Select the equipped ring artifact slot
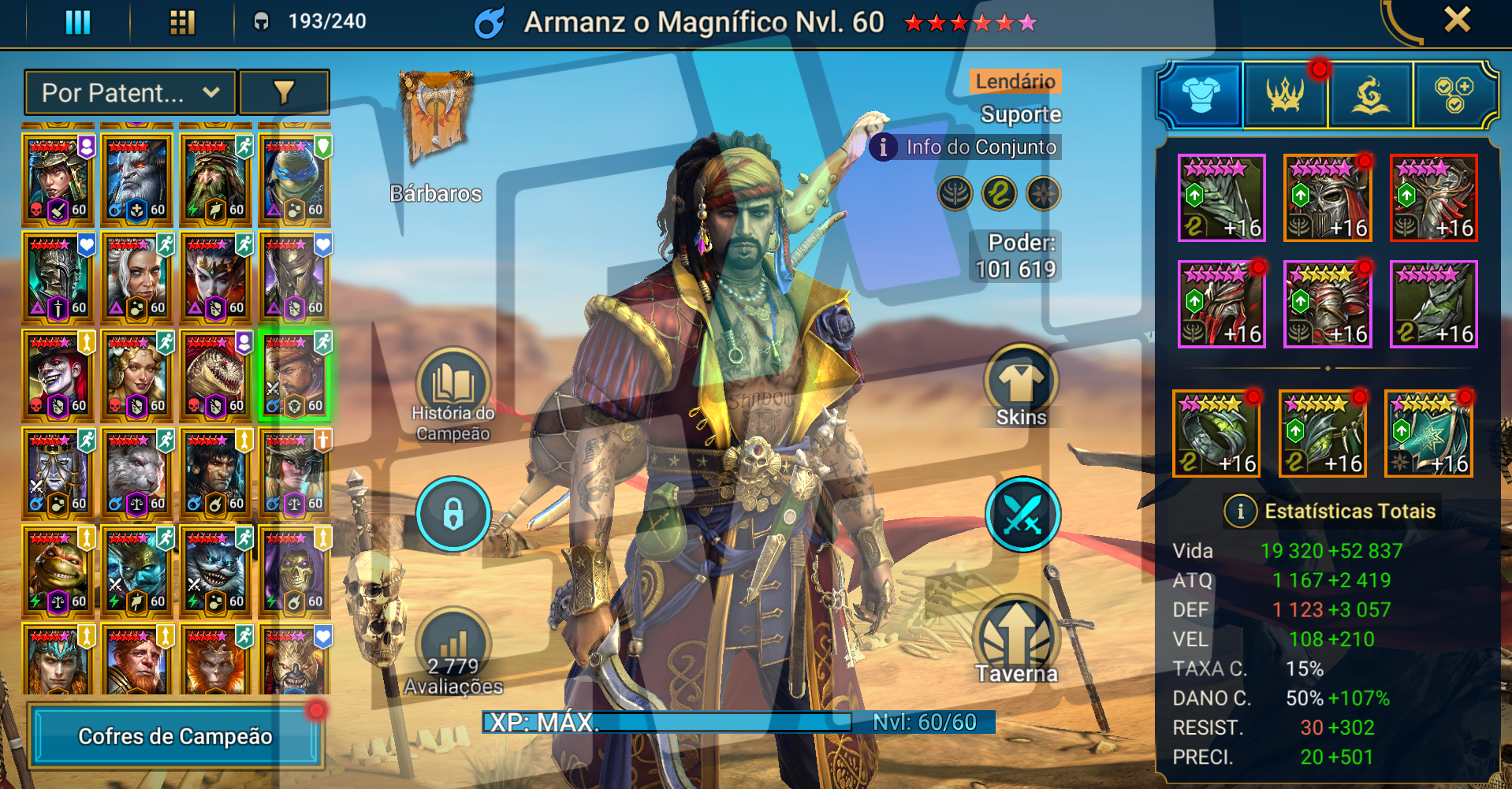The height and width of the screenshot is (789, 1512). (1216, 434)
